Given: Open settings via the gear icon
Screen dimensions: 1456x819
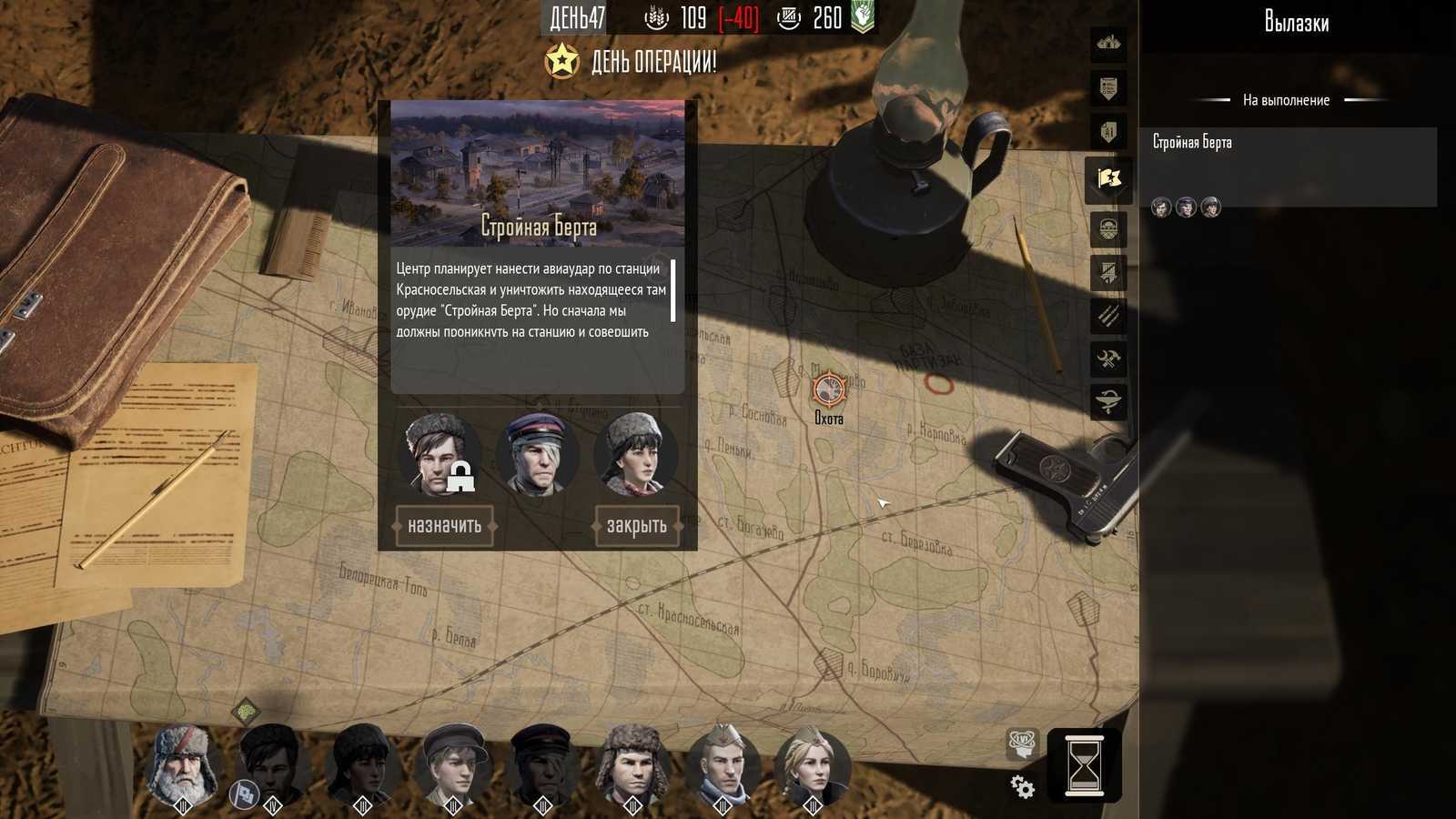Looking at the screenshot, I should tap(1022, 786).
